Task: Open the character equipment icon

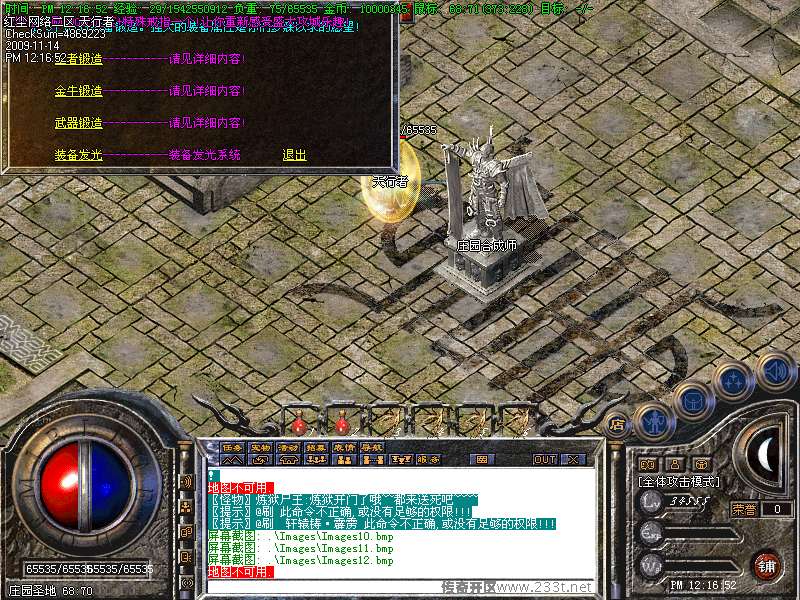Action: pos(653,419)
